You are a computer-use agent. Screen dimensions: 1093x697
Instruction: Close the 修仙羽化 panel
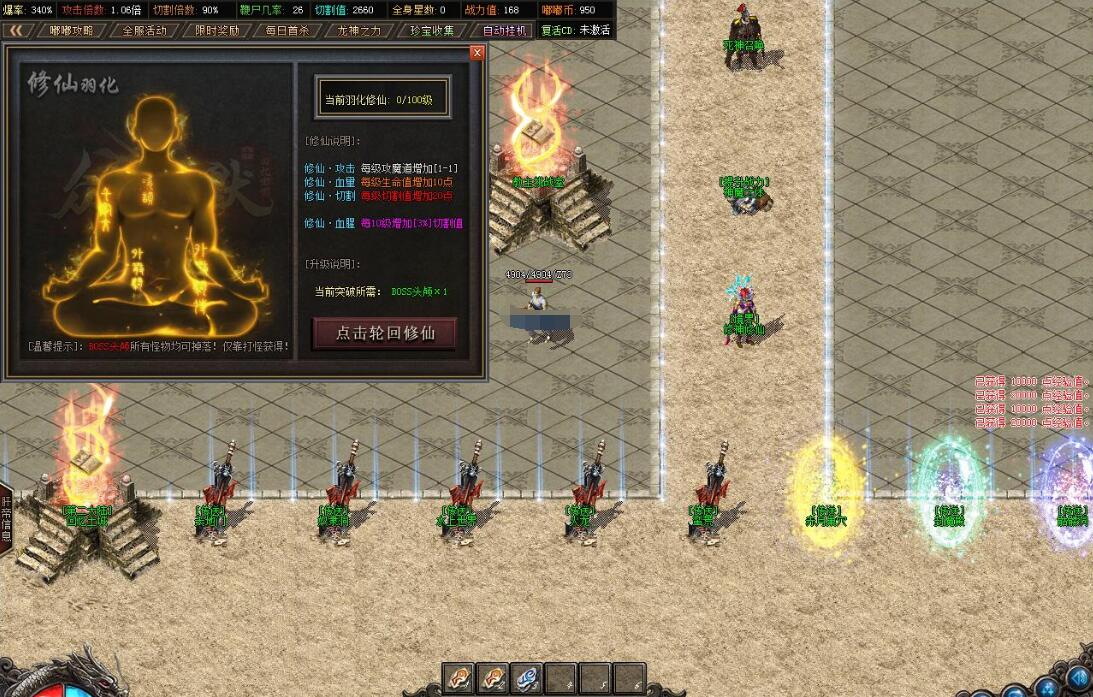477,53
